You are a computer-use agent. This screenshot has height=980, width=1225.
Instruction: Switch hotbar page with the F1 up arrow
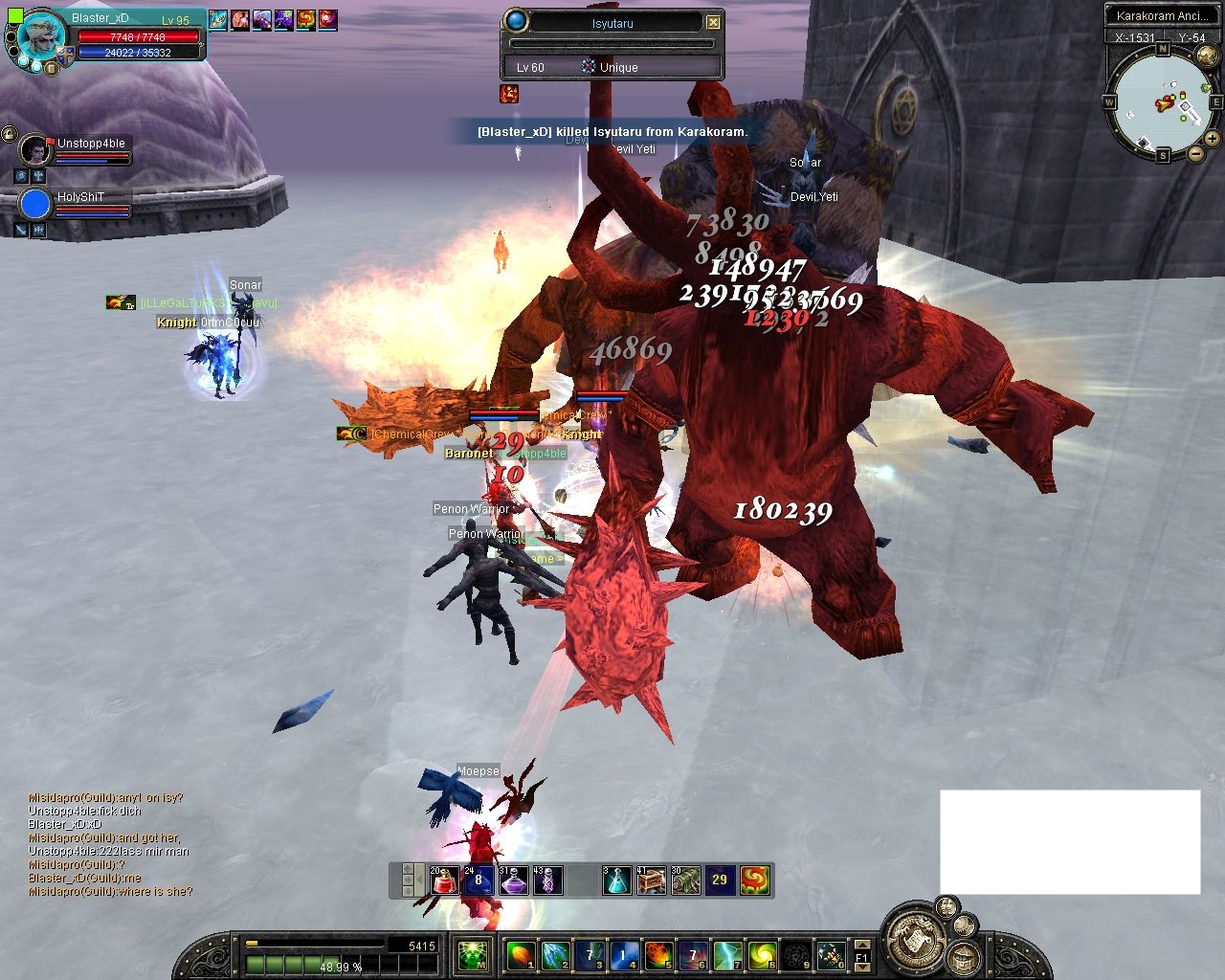[x=862, y=944]
